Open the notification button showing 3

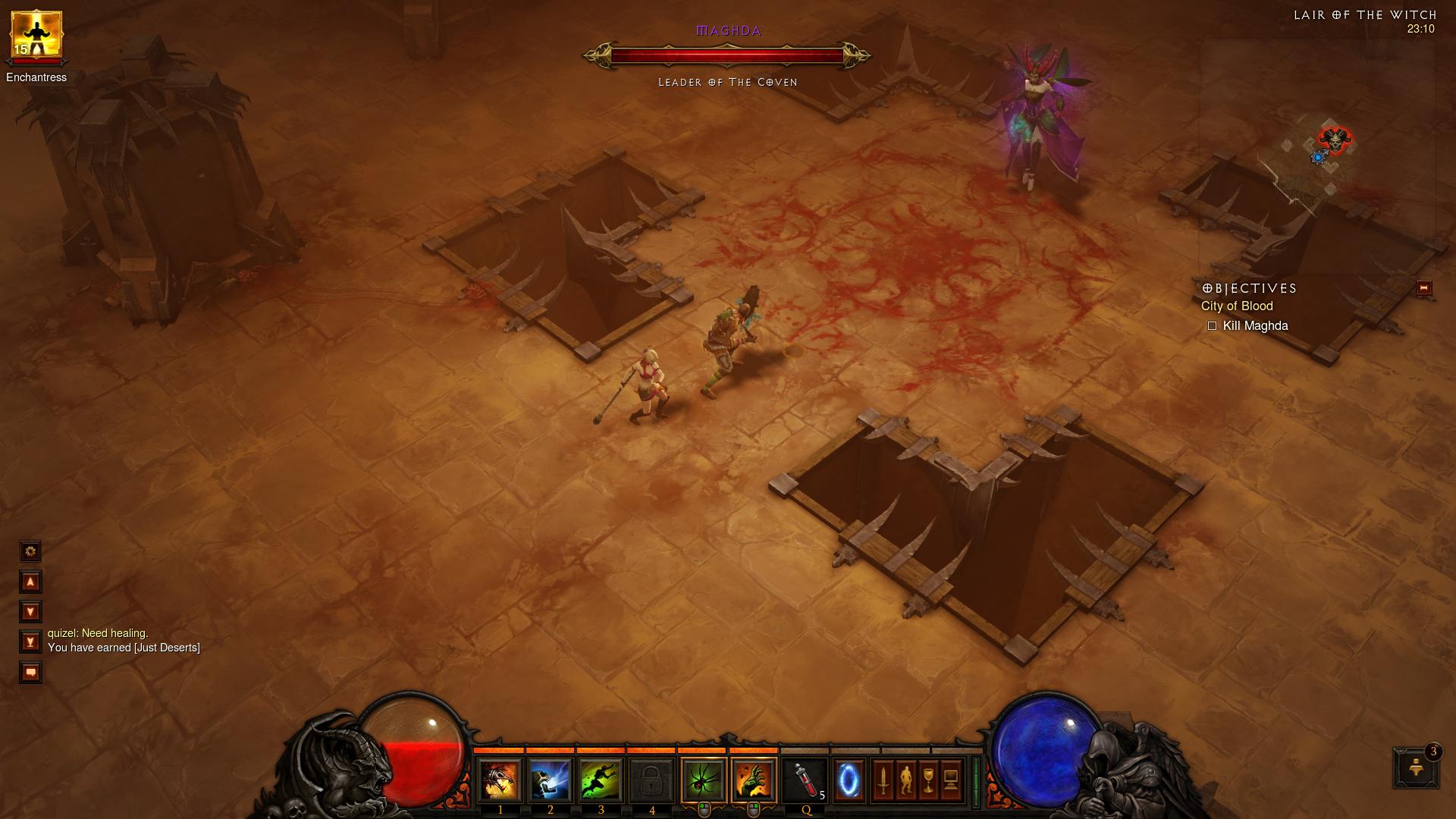coord(1415,767)
